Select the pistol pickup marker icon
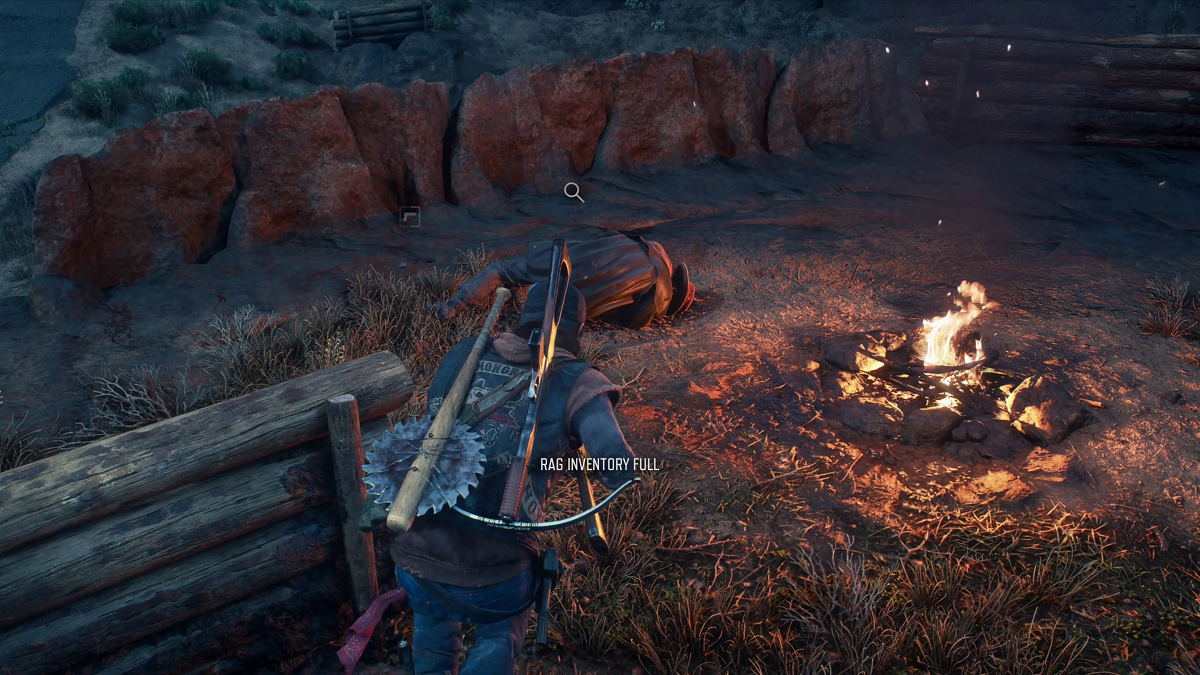The image size is (1200, 675). [x=409, y=216]
